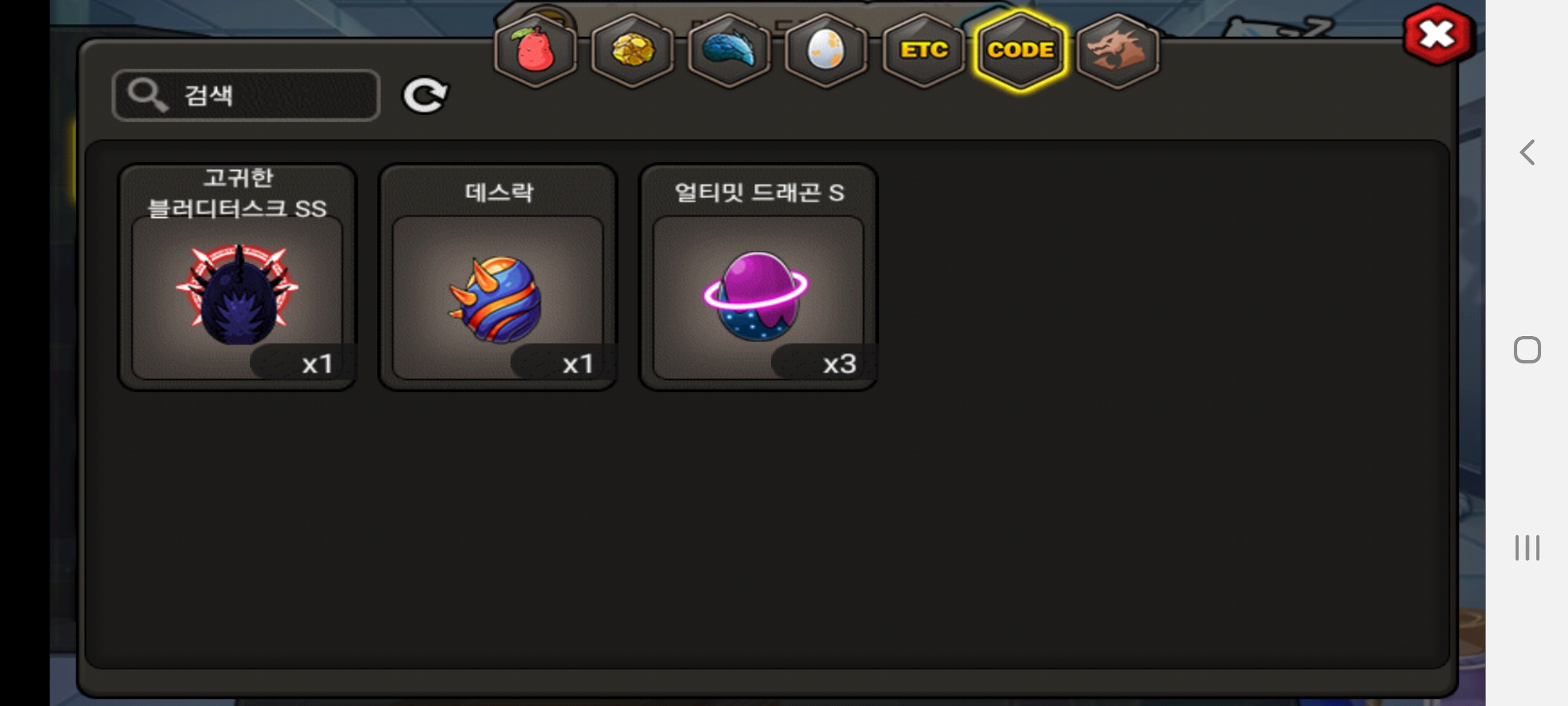Tap the Android home button
This screenshot has height=706, width=1568.
pos(1527,350)
